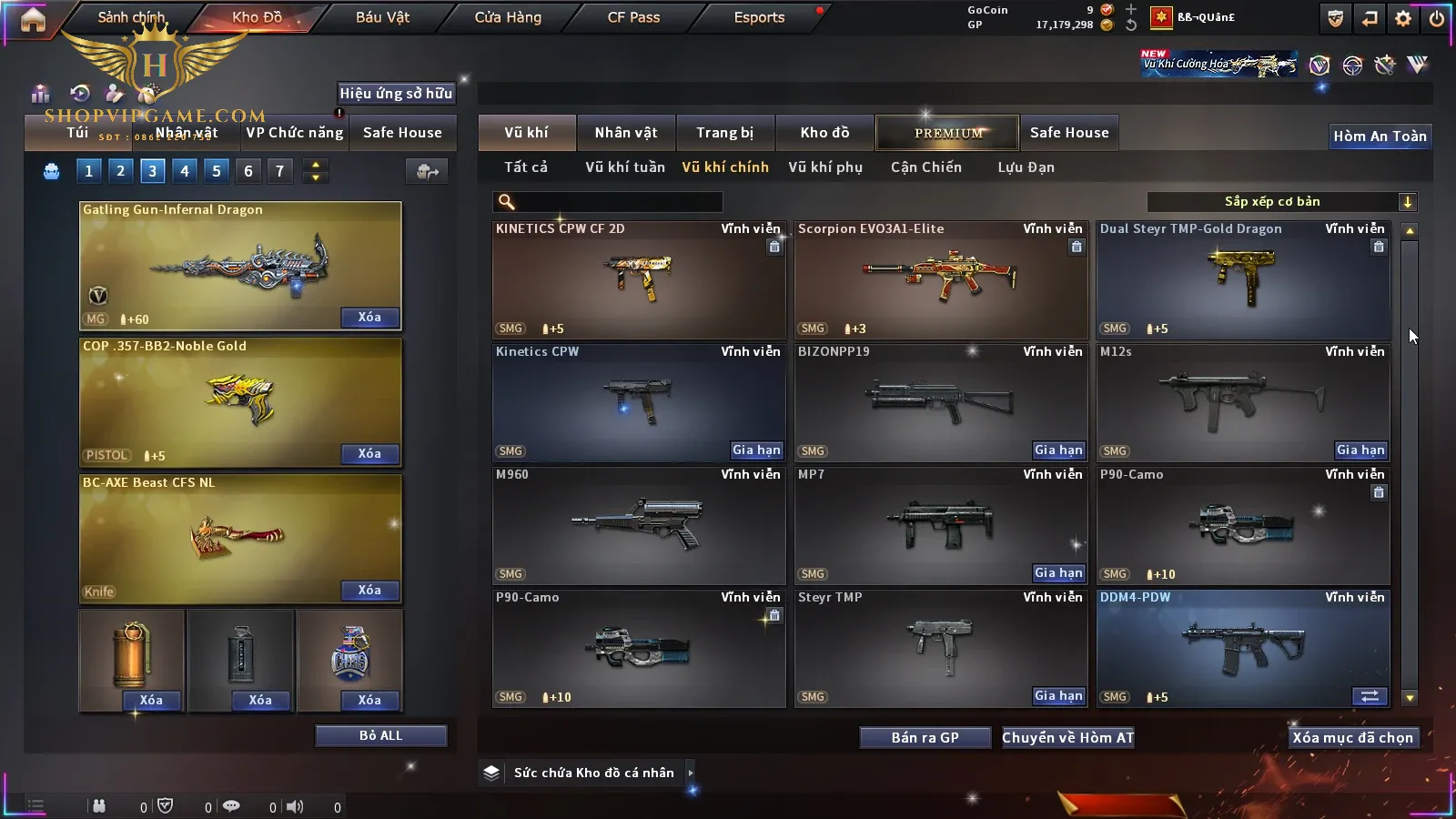Open settings with the gear icon
This screenshot has width=1456, height=819.
(1402, 18)
